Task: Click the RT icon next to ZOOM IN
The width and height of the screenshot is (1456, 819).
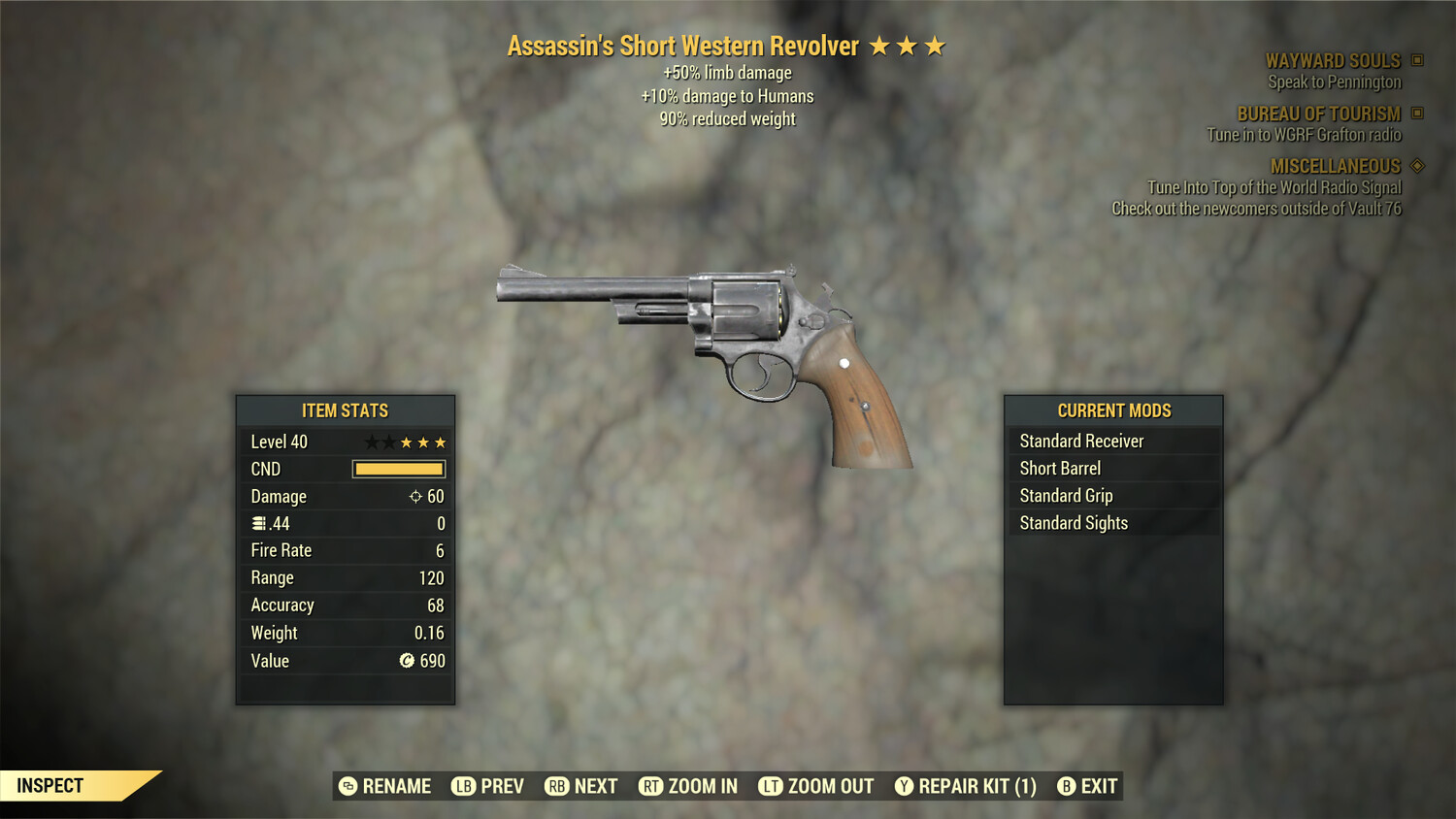Action: click(x=649, y=786)
